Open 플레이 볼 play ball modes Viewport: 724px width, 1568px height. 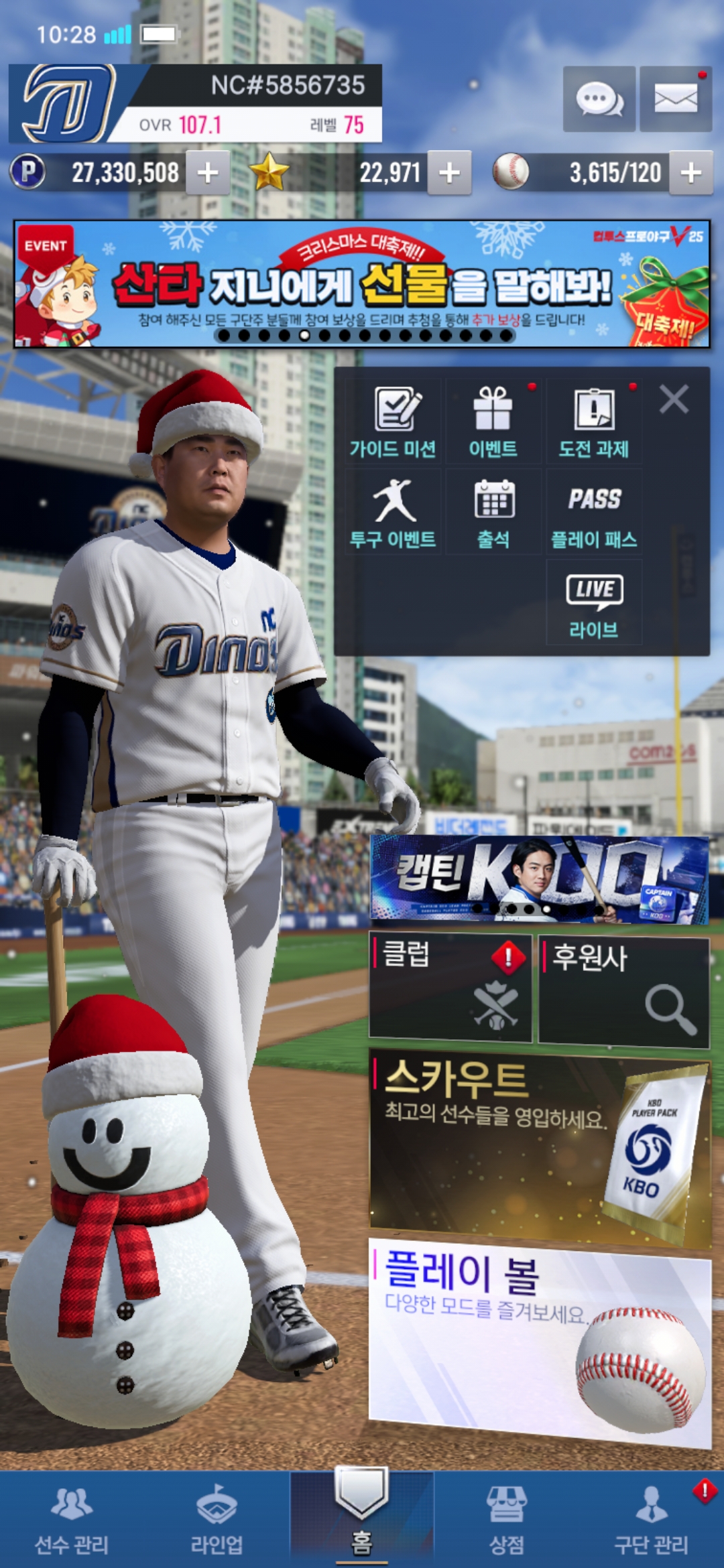[x=540, y=1333]
